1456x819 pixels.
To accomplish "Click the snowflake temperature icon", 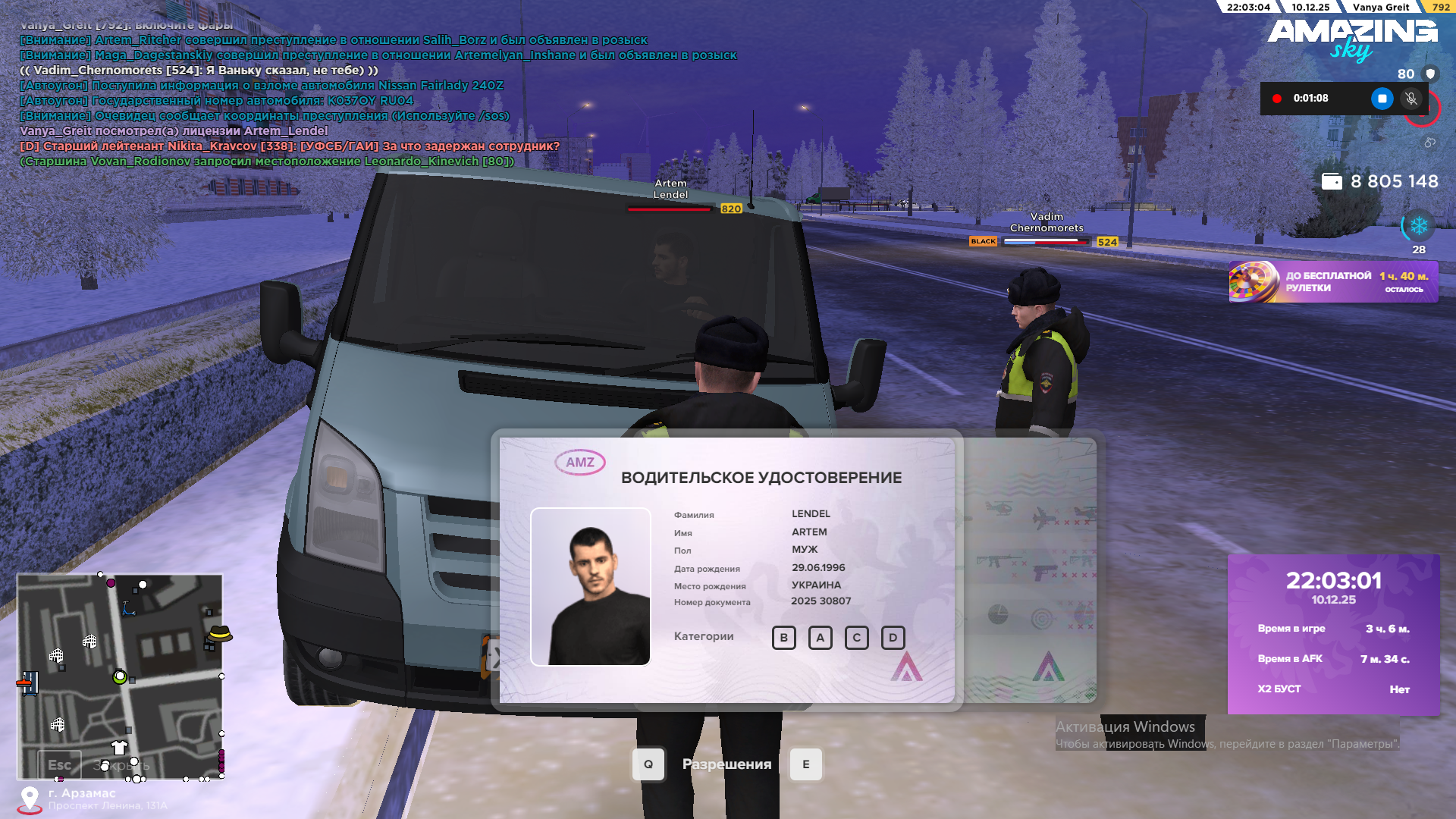I will [1419, 226].
